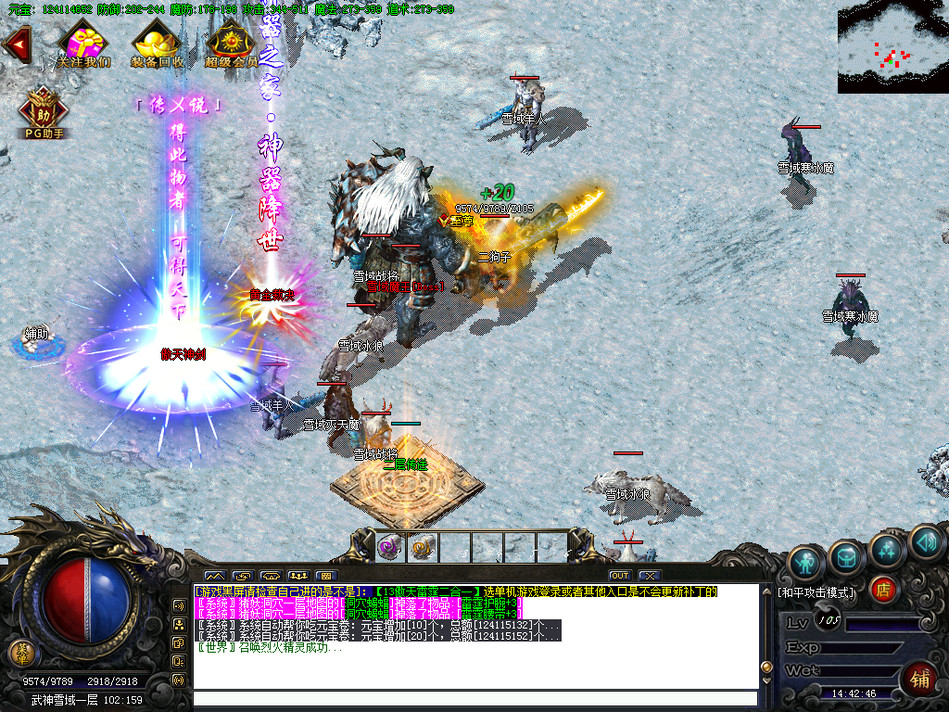Viewport: 949px width, 712px height.
Task: Open the red 店 shop button
Action: pos(882,589)
